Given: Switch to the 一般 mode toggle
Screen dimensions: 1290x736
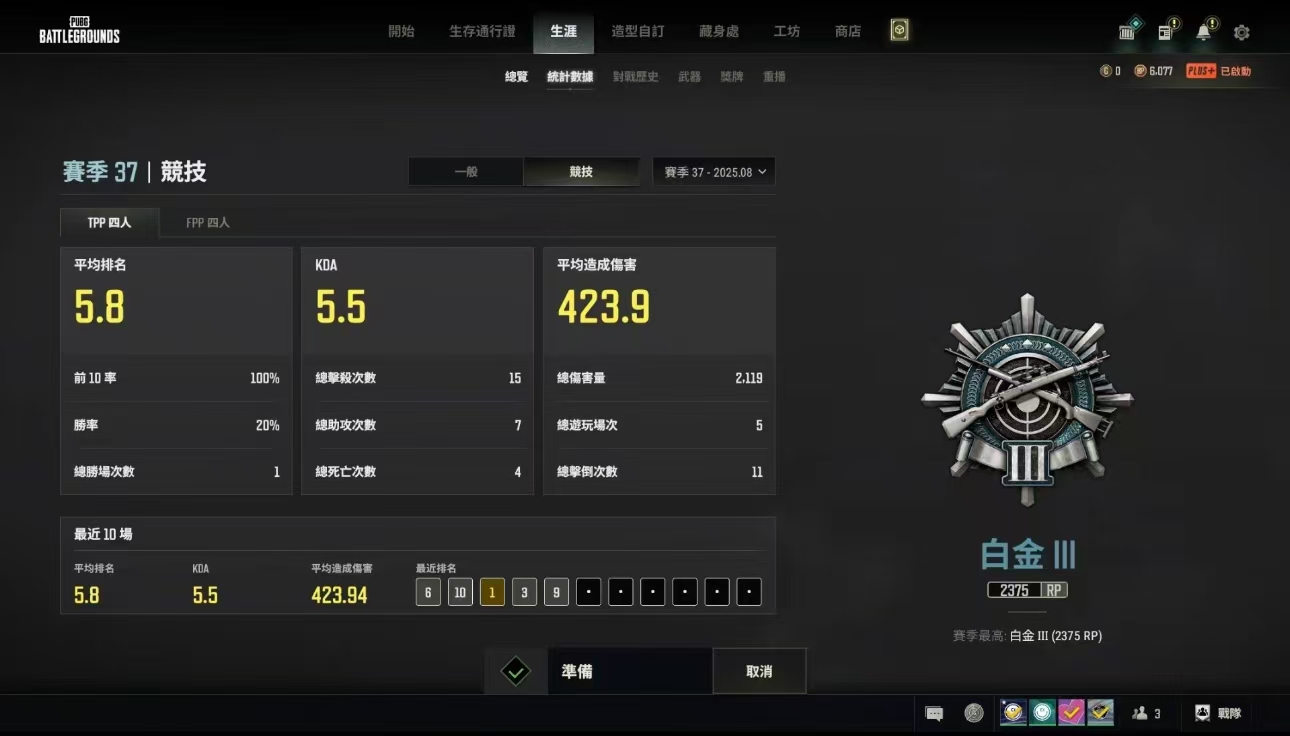Looking at the screenshot, I should (466, 171).
